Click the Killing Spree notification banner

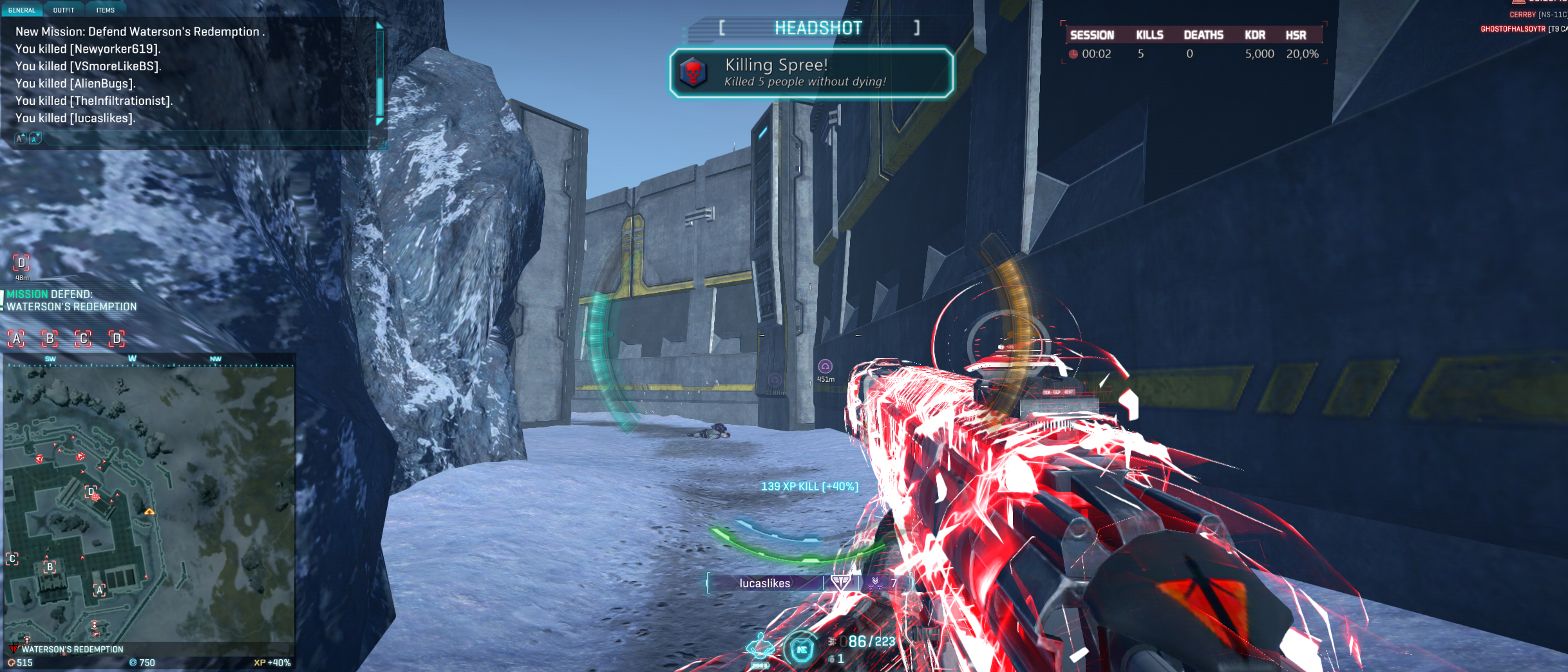(811, 73)
